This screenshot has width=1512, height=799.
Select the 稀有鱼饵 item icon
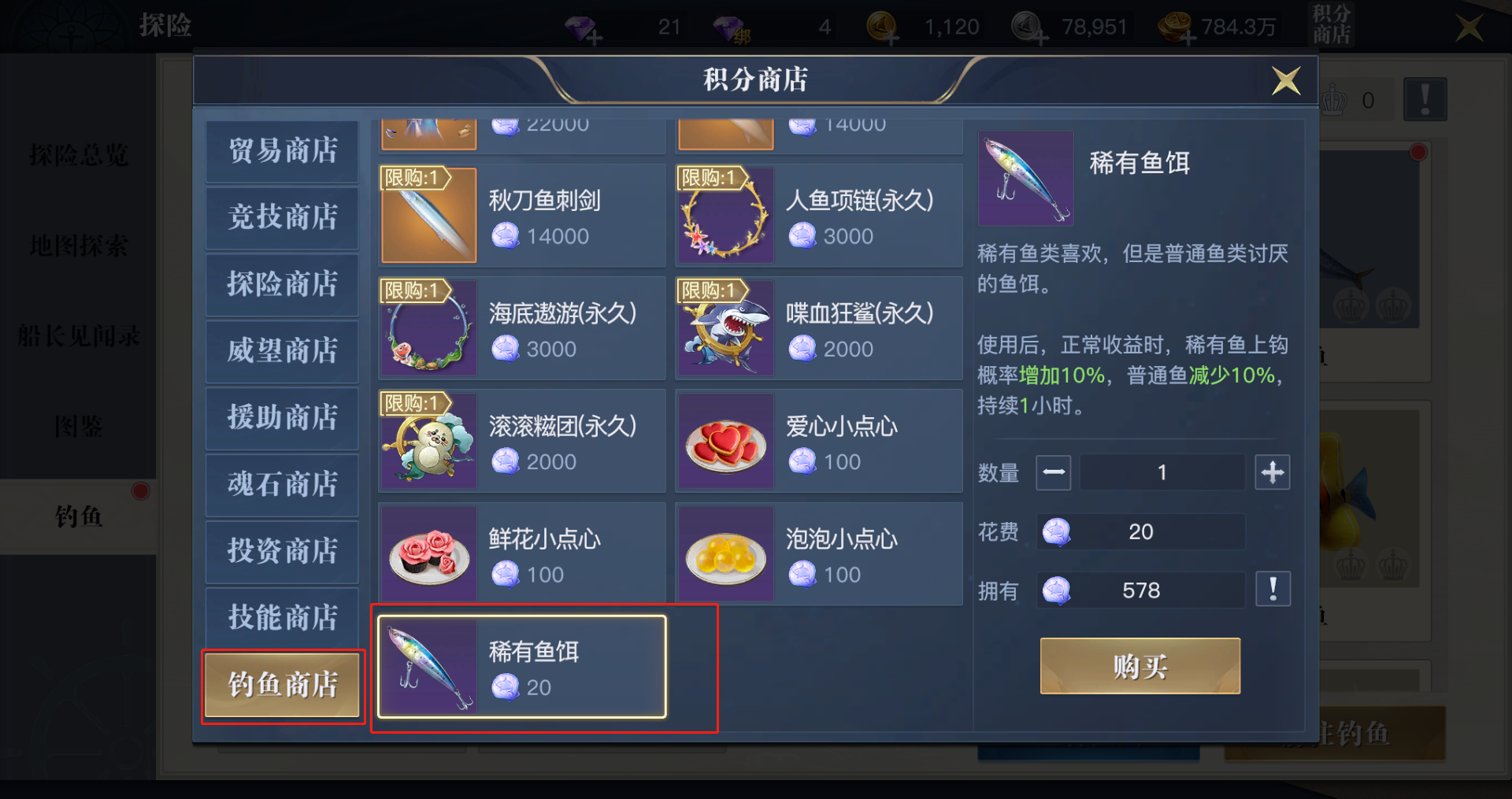[x=428, y=665]
